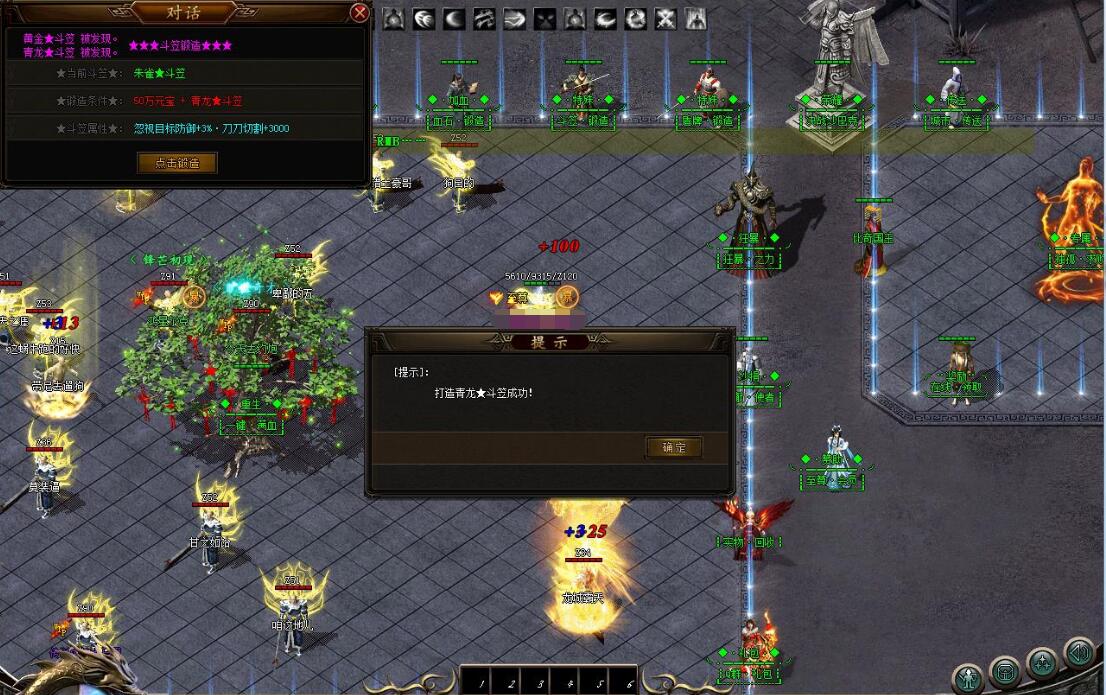Open the character panel round button

[968, 677]
